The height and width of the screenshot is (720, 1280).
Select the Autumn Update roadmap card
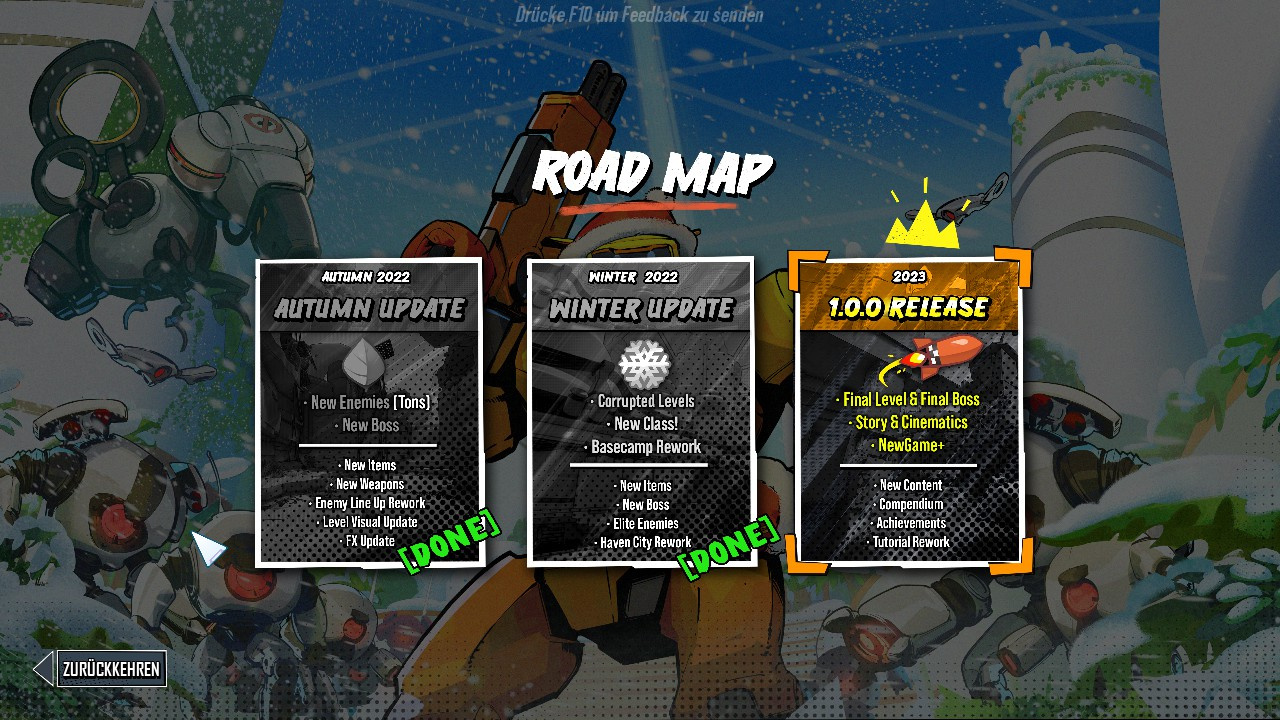coord(369,412)
